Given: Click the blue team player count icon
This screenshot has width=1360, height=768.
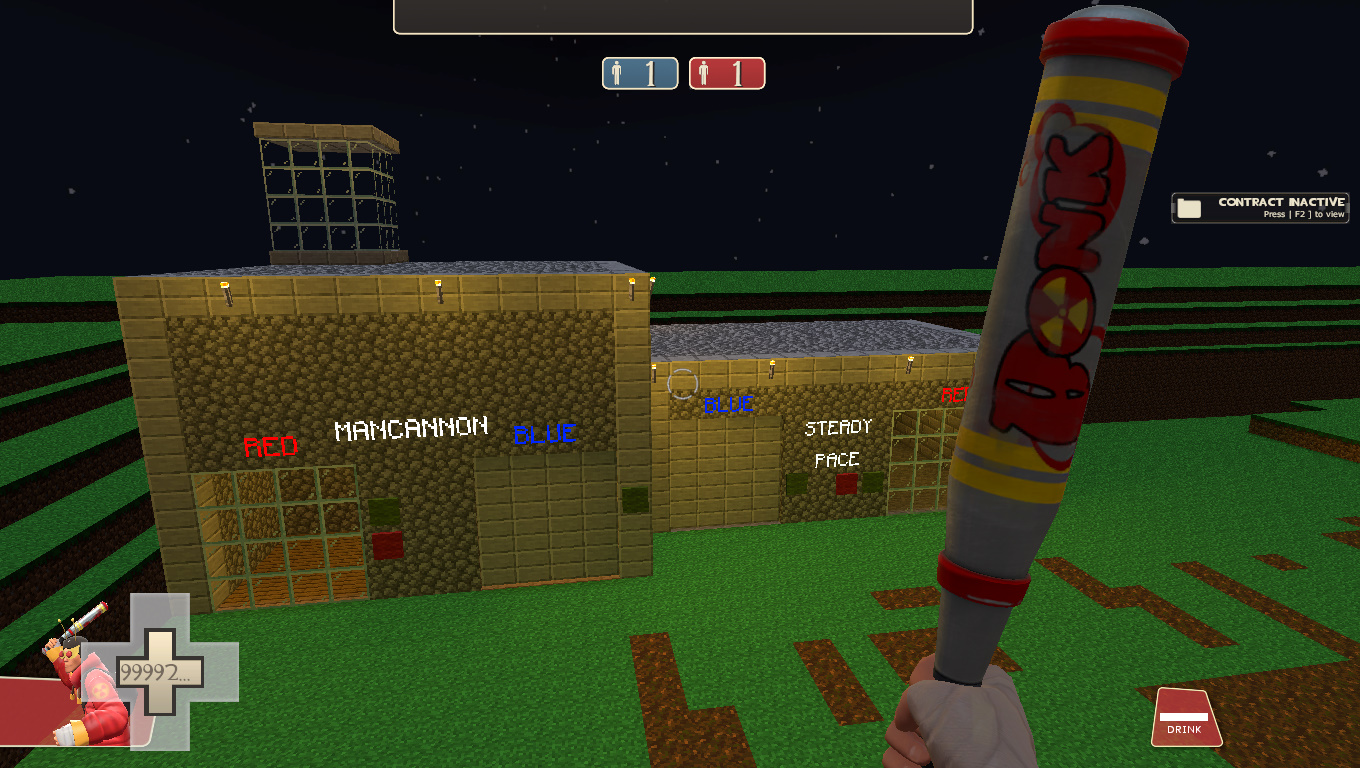Looking at the screenshot, I should pos(618,72).
